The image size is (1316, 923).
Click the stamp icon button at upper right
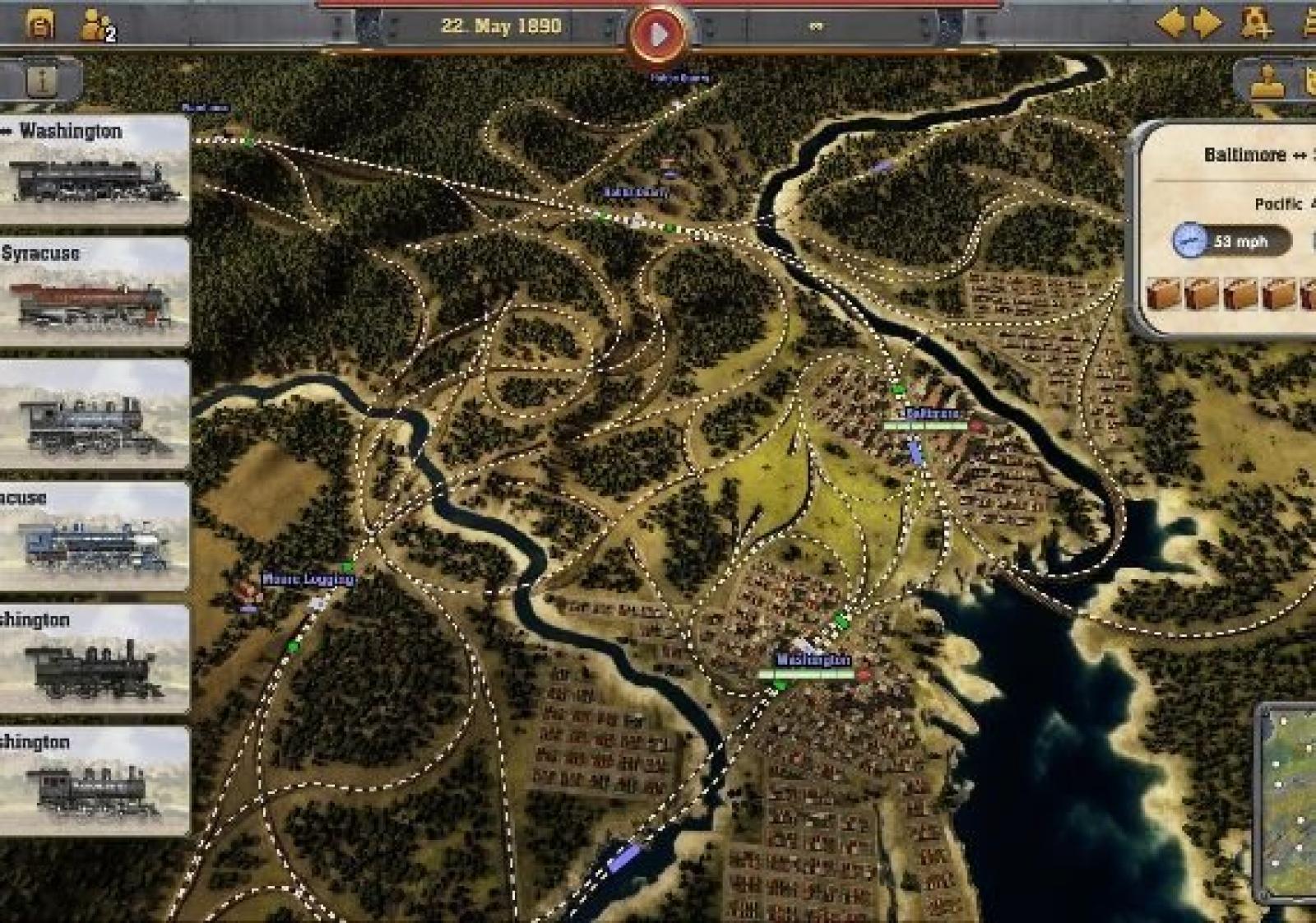1267,82
